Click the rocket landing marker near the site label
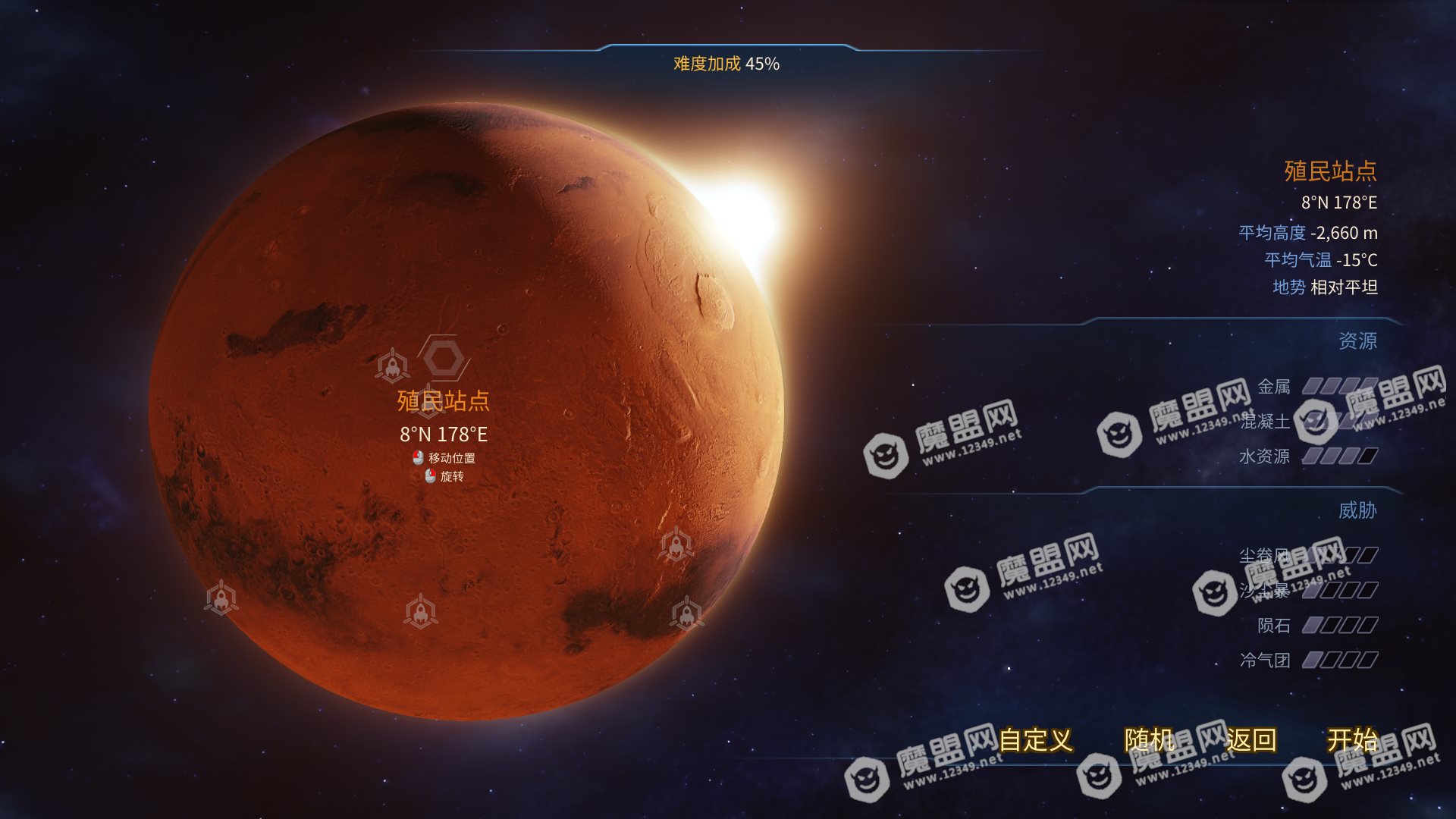Image resolution: width=1456 pixels, height=819 pixels. tap(392, 364)
